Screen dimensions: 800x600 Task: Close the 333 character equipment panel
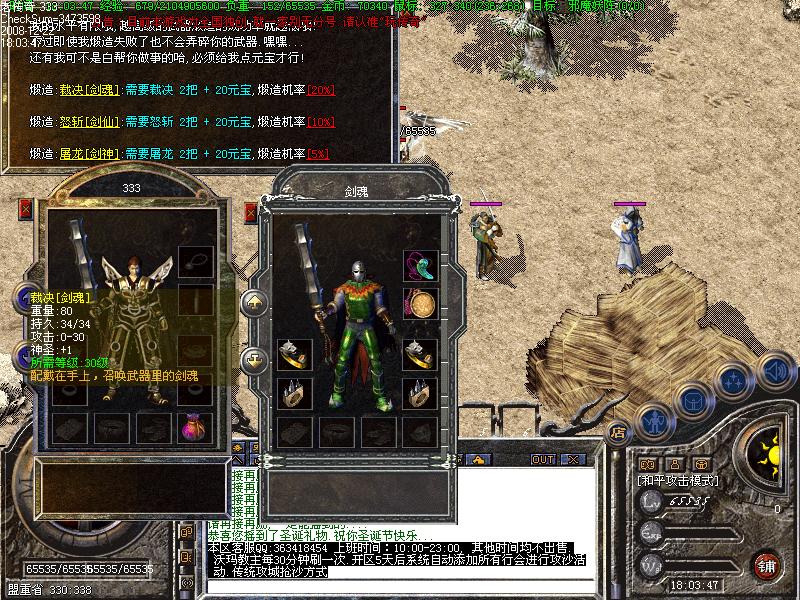[x=26, y=210]
